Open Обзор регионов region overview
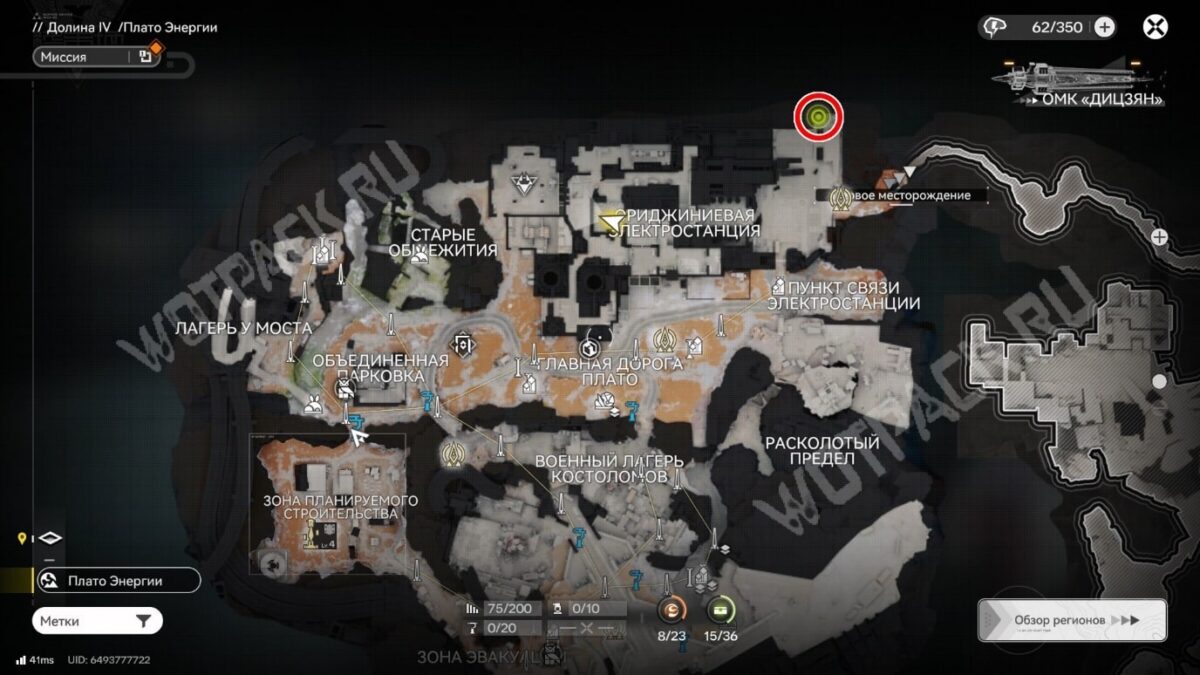1200x675 pixels. tap(1072, 620)
